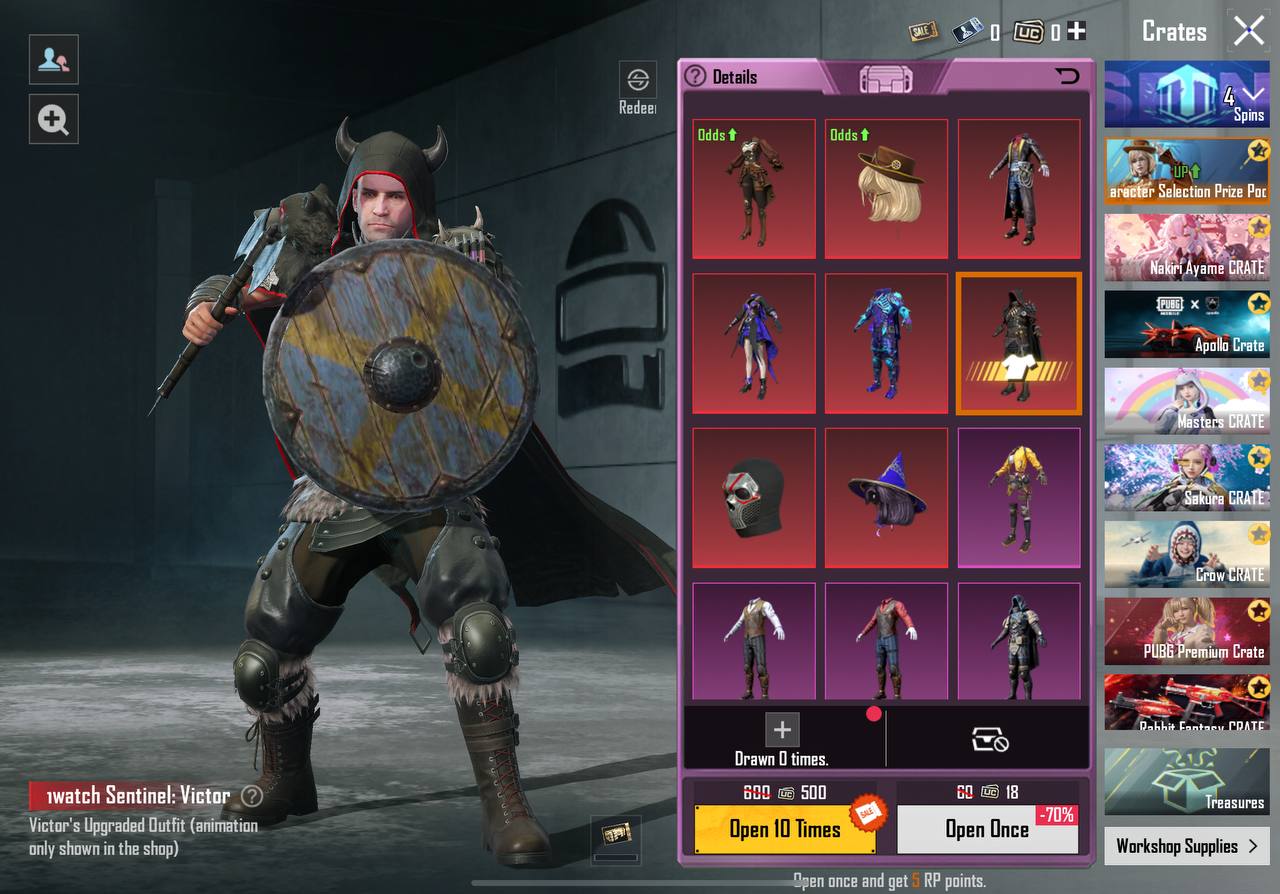Select the red-eyed black mask item
1280x894 pixels.
(754, 497)
